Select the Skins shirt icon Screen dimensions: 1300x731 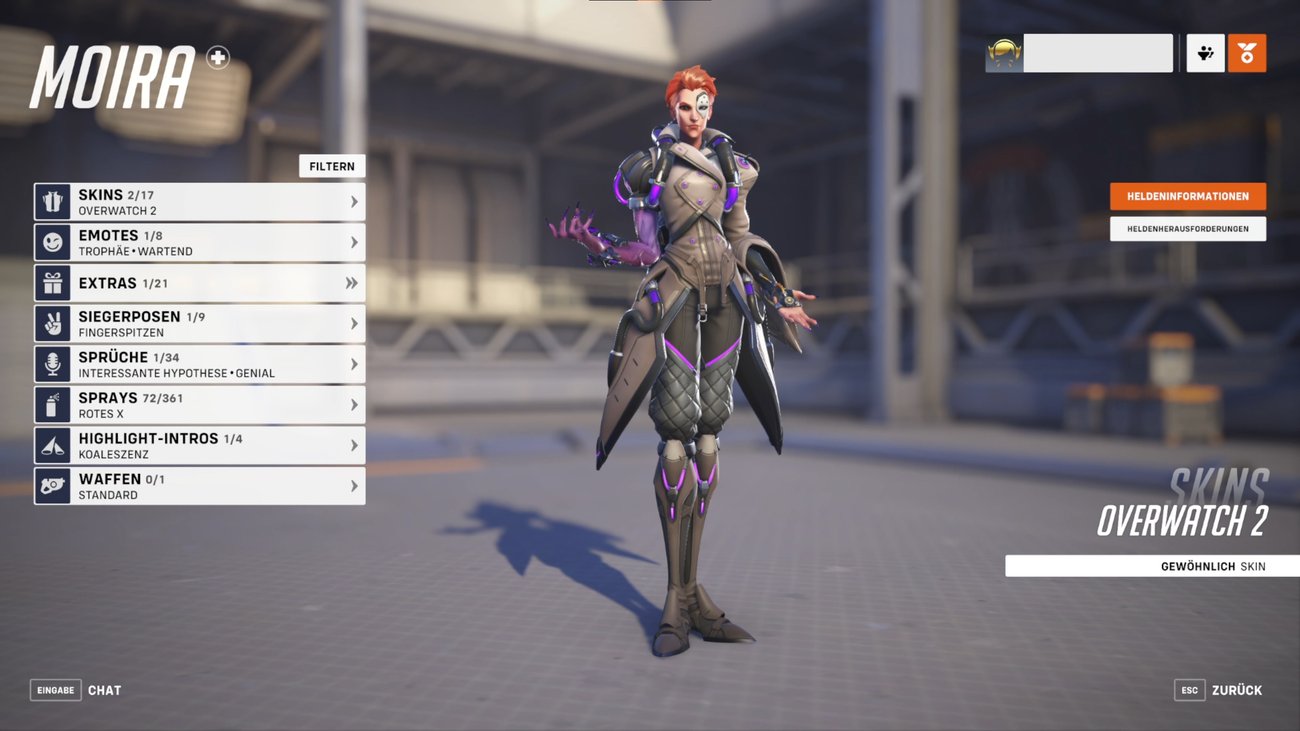click(x=52, y=200)
